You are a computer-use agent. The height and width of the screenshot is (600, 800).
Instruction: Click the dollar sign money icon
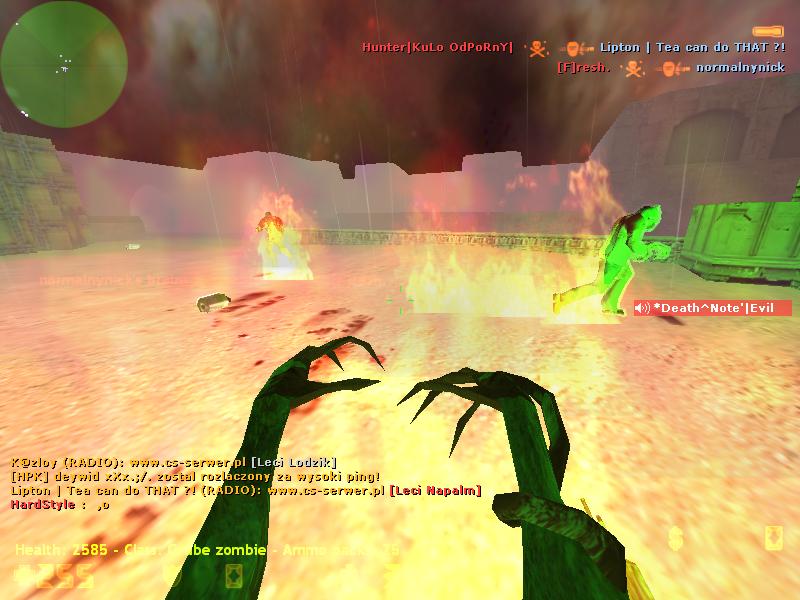tap(676, 539)
